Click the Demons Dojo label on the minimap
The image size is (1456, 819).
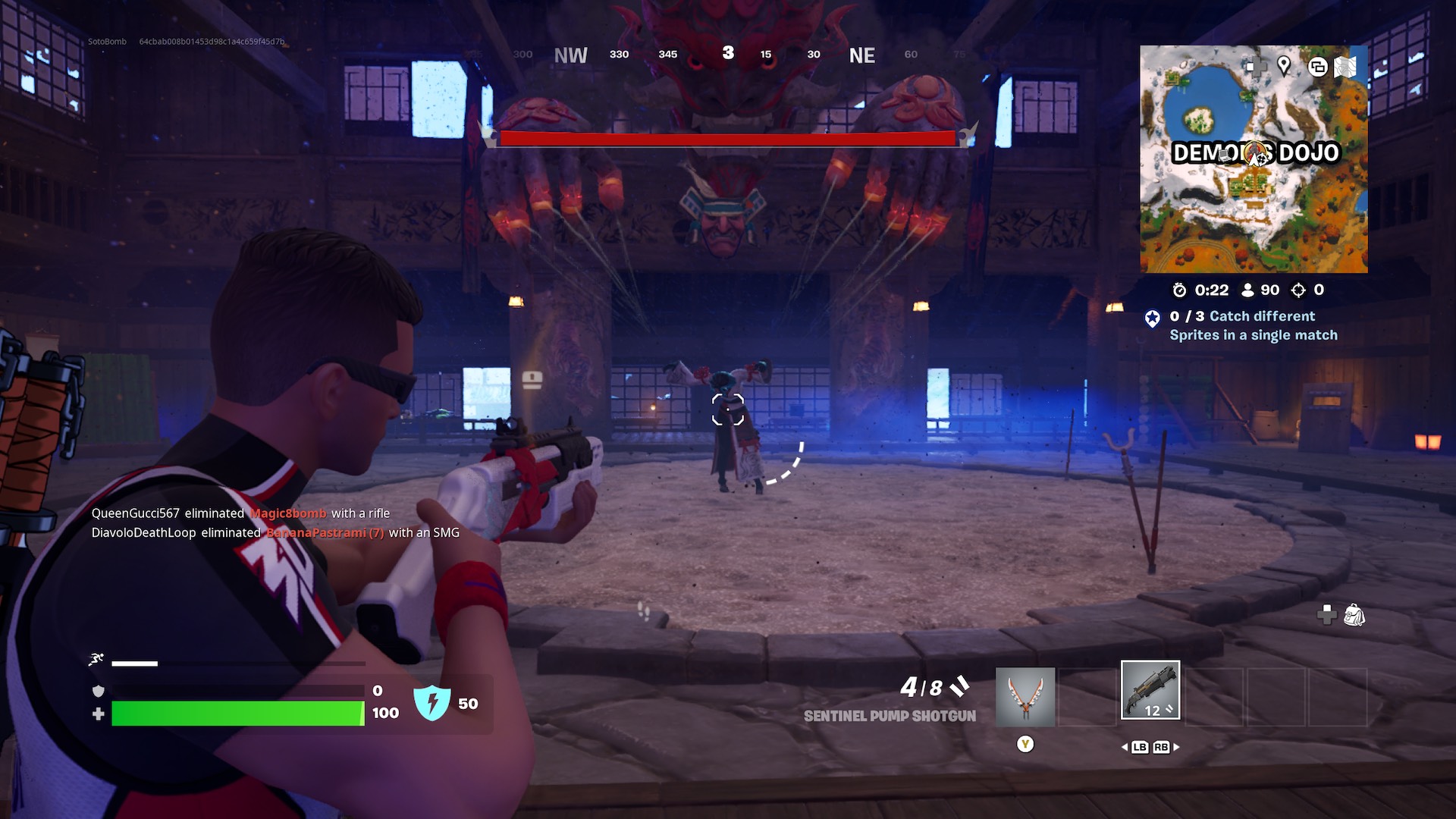pyautogui.click(x=1256, y=152)
